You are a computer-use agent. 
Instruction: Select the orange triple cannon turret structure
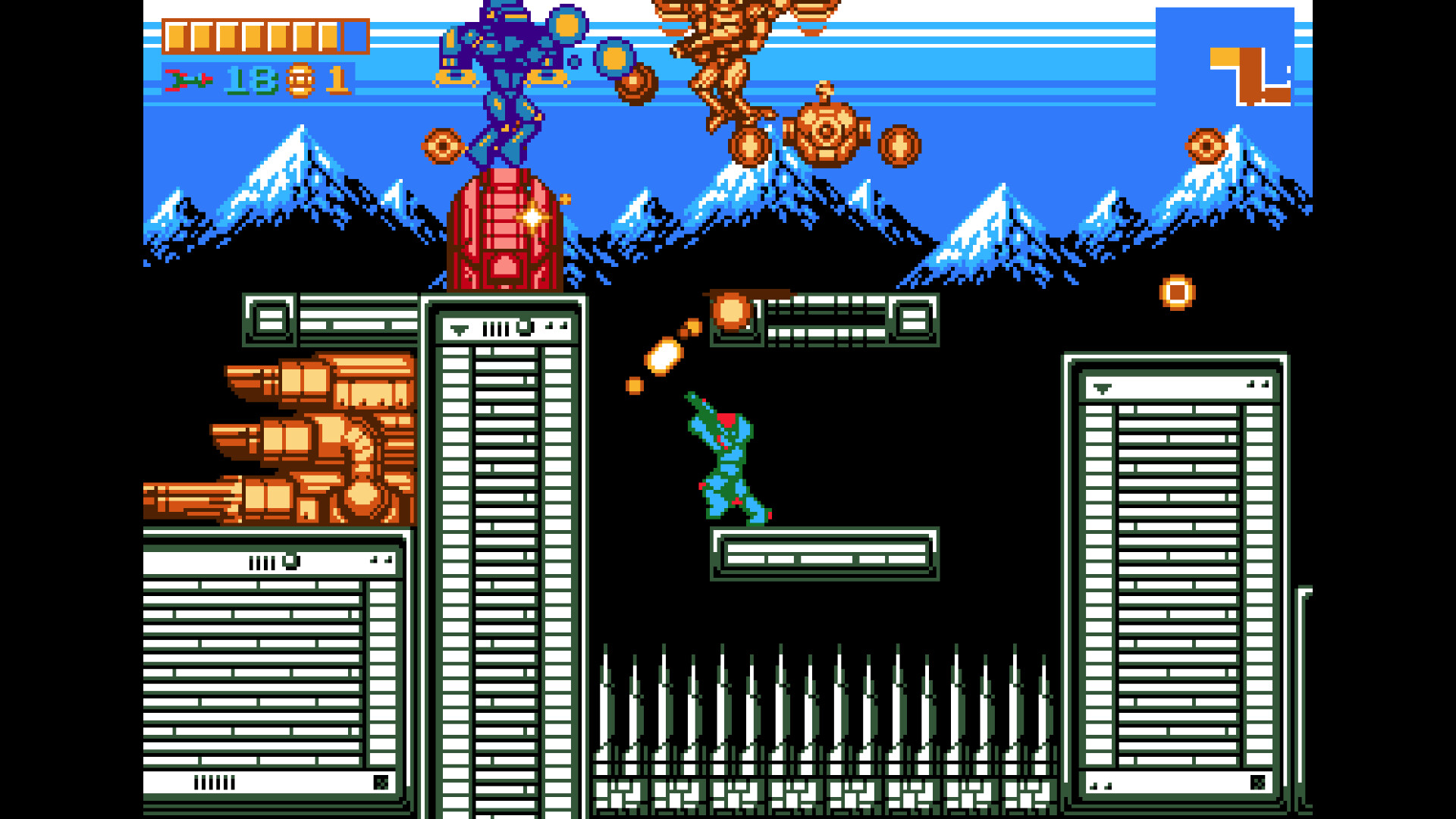point(296,440)
